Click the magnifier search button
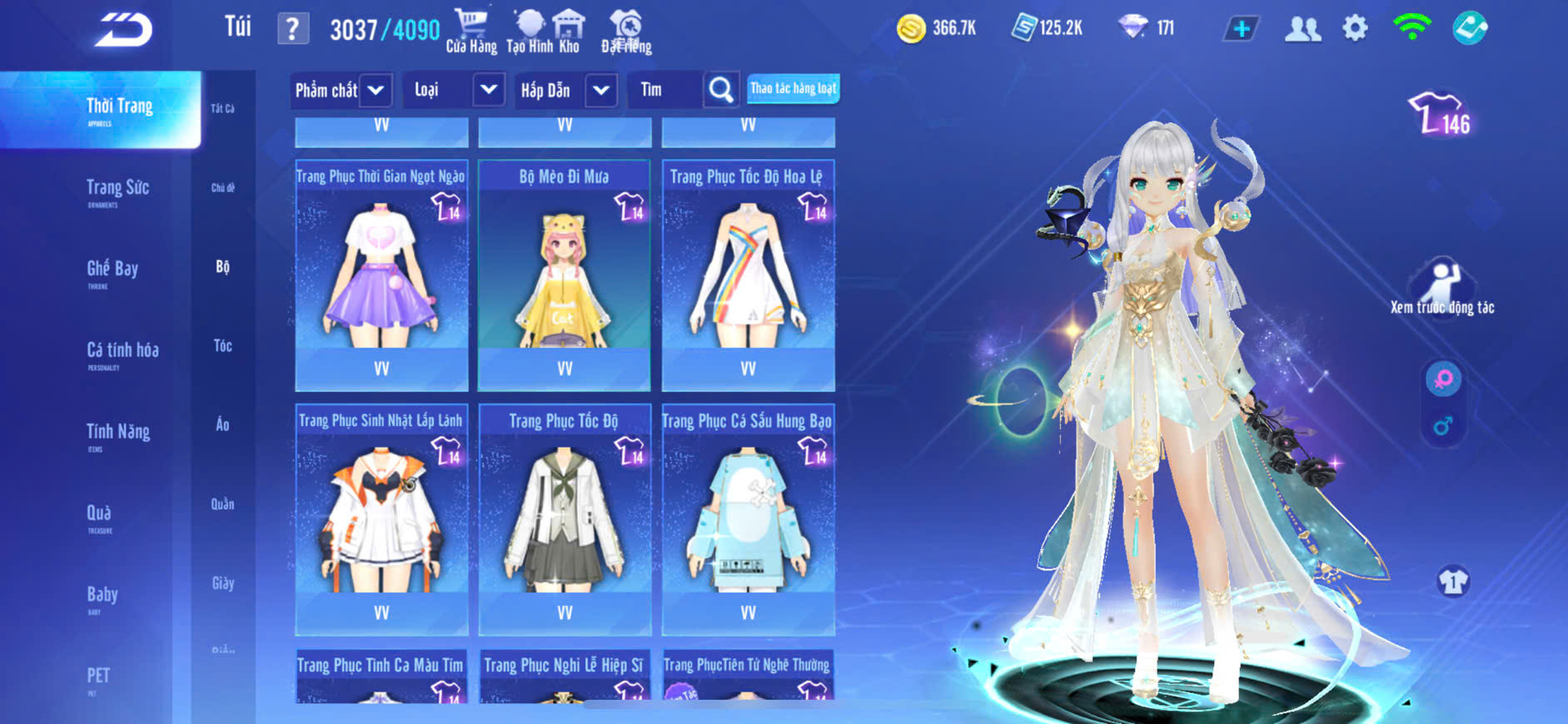The width and height of the screenshot is (1568, 724). tap(721, 90)
